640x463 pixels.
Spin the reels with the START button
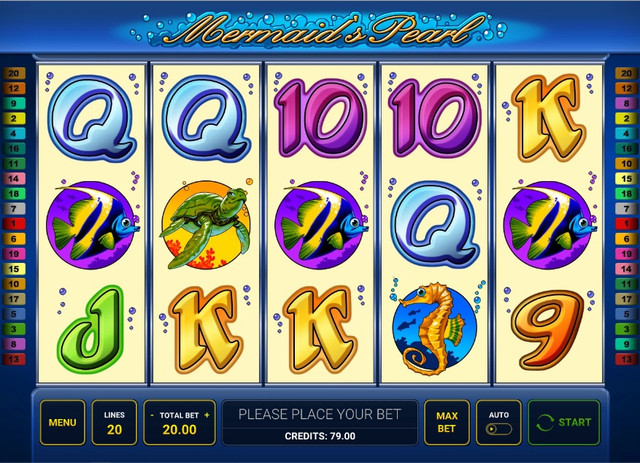click(x=565, y=422)
